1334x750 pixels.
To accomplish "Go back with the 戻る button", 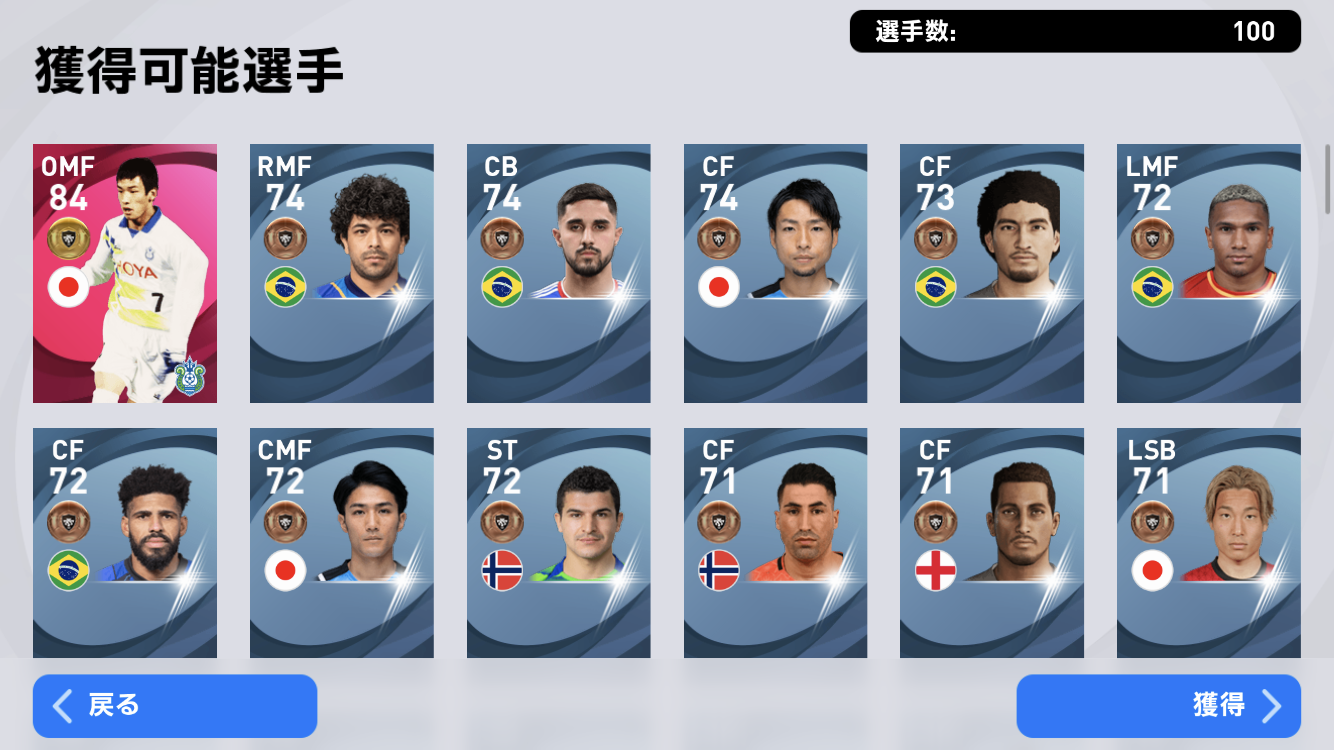I will coord(175,706).
